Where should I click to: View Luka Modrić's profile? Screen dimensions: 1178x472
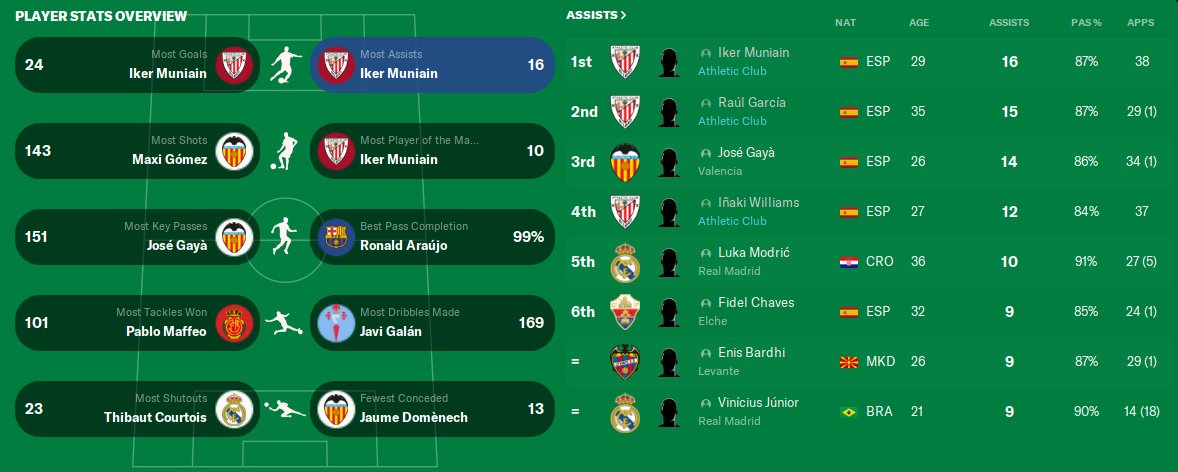pyautogui.click(x=753, y=253)
